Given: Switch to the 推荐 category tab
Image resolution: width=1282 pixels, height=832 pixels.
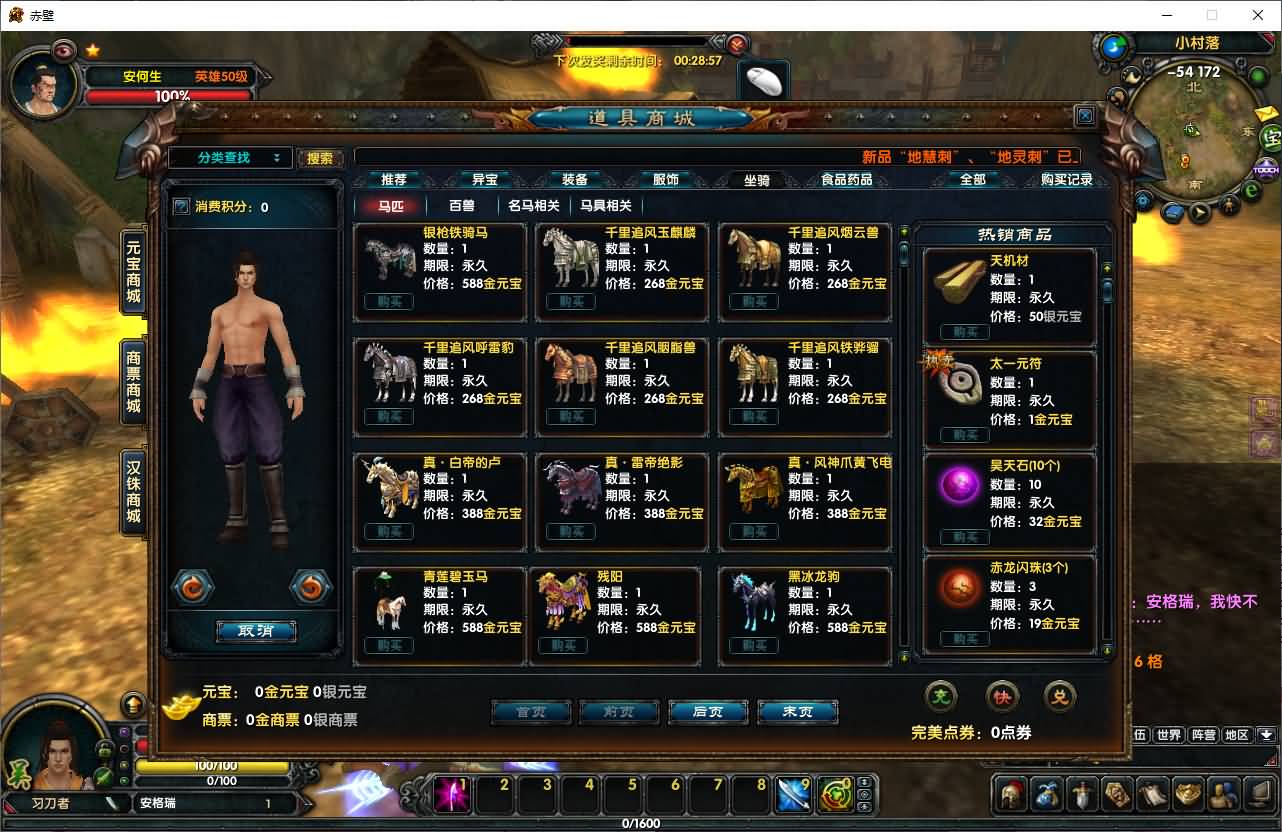Looking at the screenshot, I should [394, 180].
